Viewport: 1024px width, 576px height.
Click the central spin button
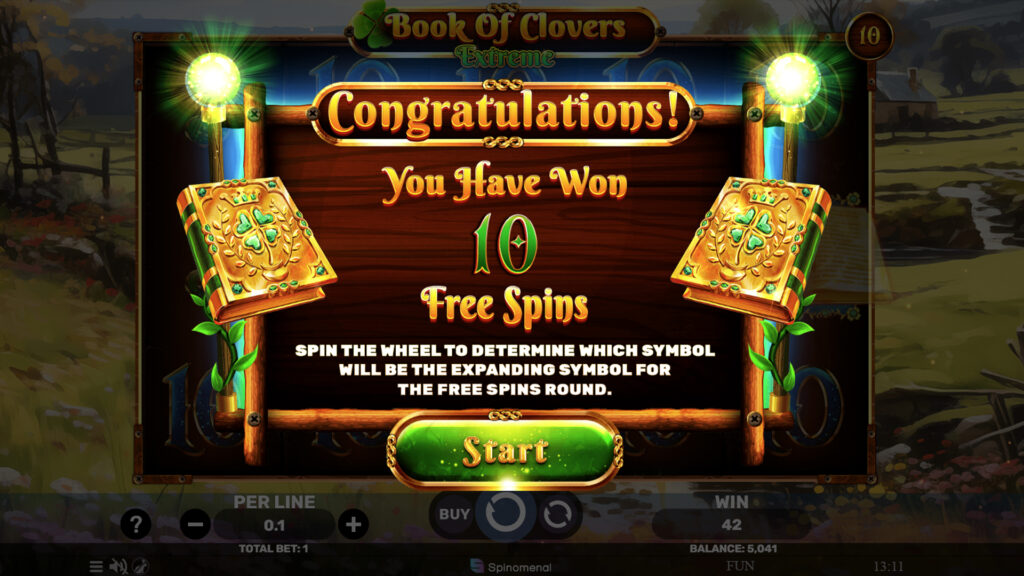pos(505,514)
